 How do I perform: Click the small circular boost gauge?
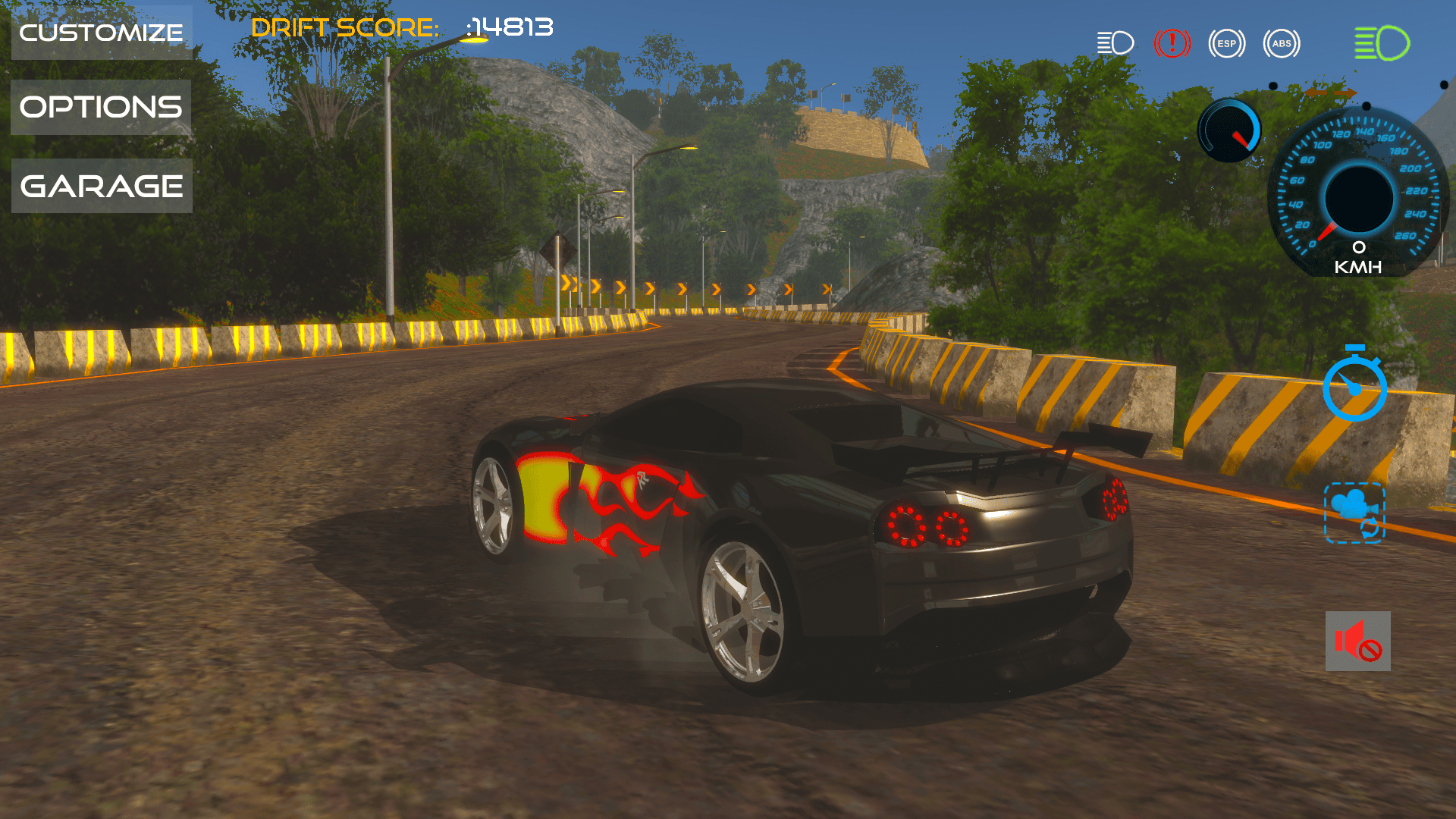1228,129
